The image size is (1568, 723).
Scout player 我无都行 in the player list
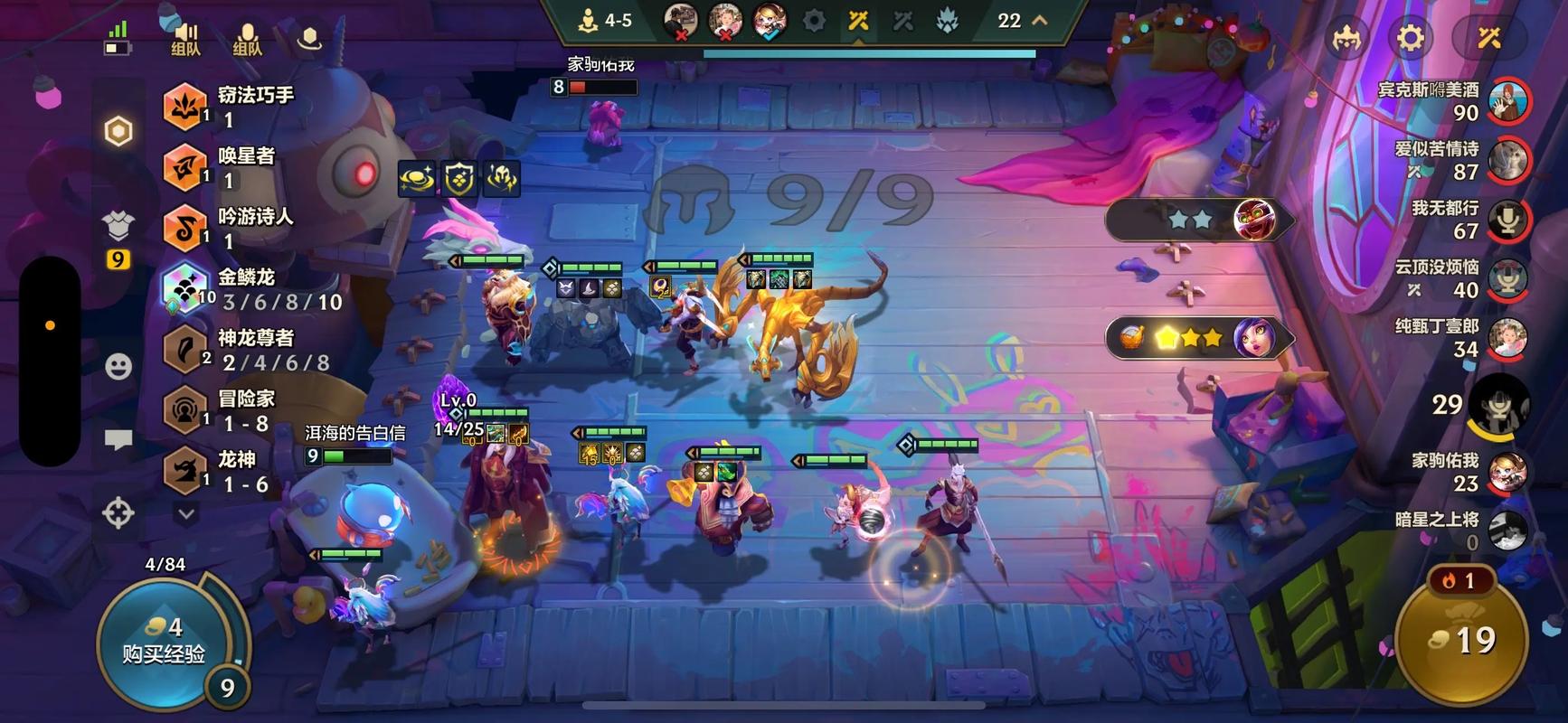tap(1507, 220)
